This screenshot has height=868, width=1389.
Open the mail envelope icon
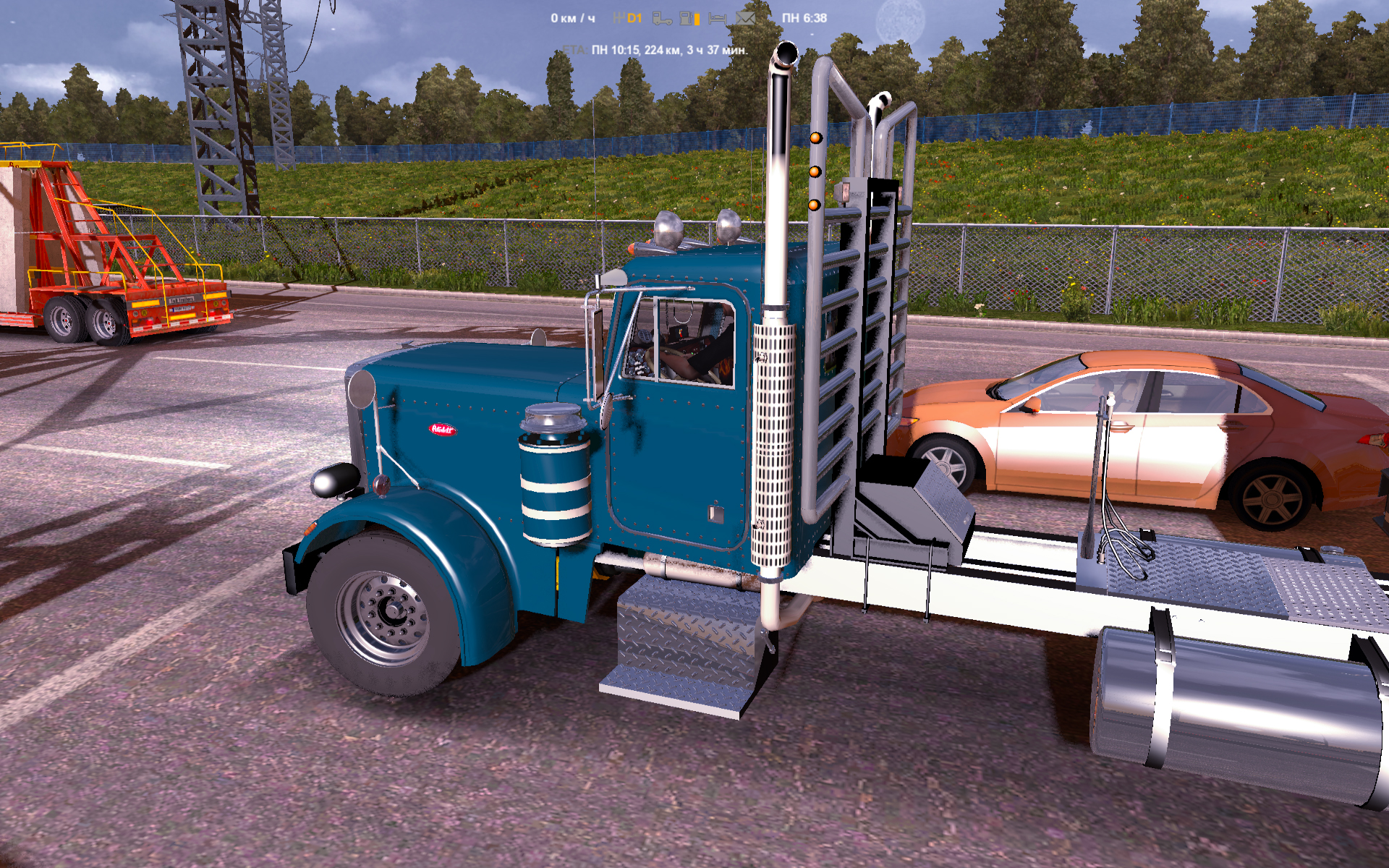[744, 18]
